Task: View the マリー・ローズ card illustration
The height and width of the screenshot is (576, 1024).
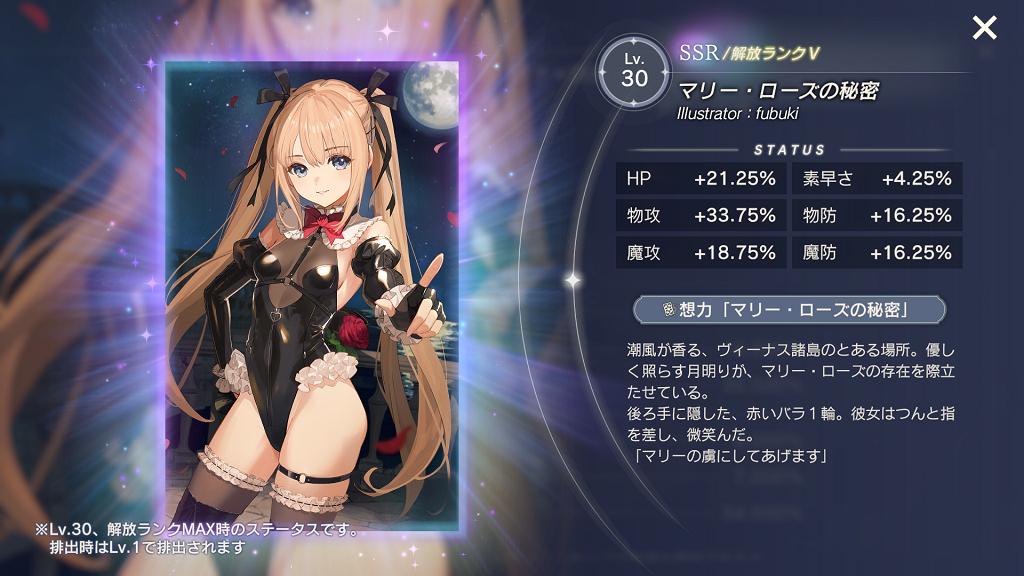Action: click(x=311, y=290)
